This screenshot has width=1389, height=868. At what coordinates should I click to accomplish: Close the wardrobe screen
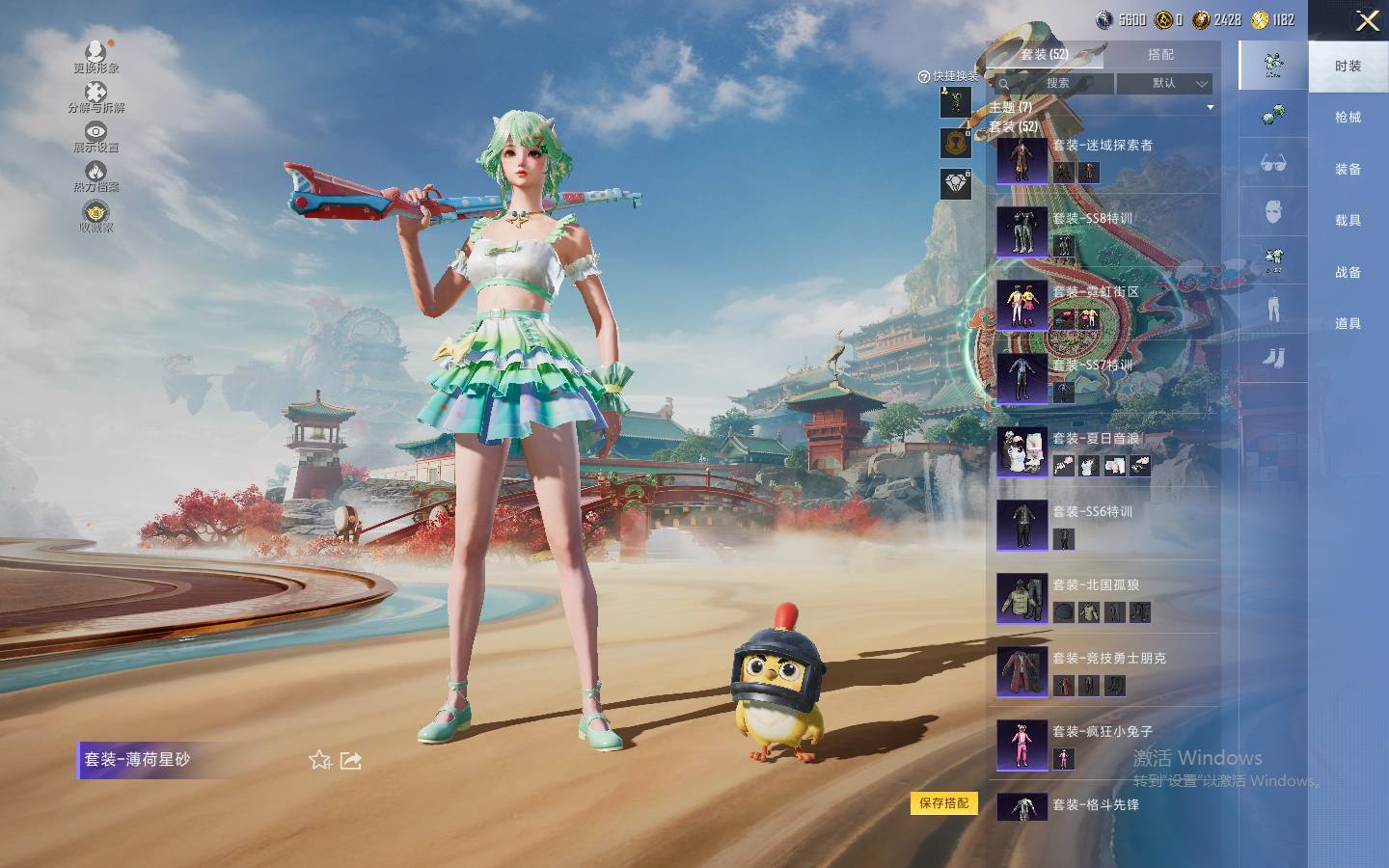point(1367,21)
